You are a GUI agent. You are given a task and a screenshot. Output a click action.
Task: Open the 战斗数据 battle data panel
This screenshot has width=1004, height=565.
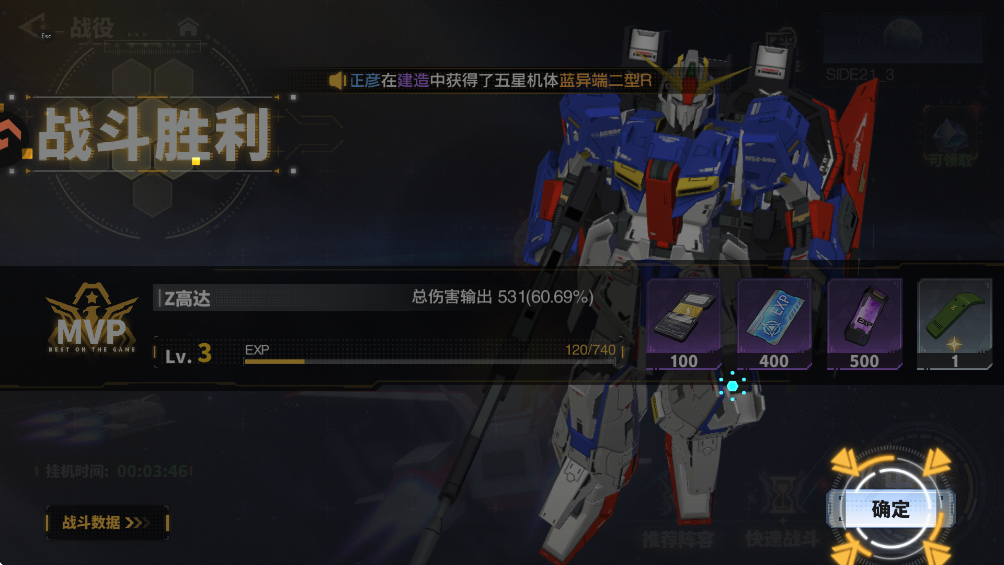click(x=107, y=522)
